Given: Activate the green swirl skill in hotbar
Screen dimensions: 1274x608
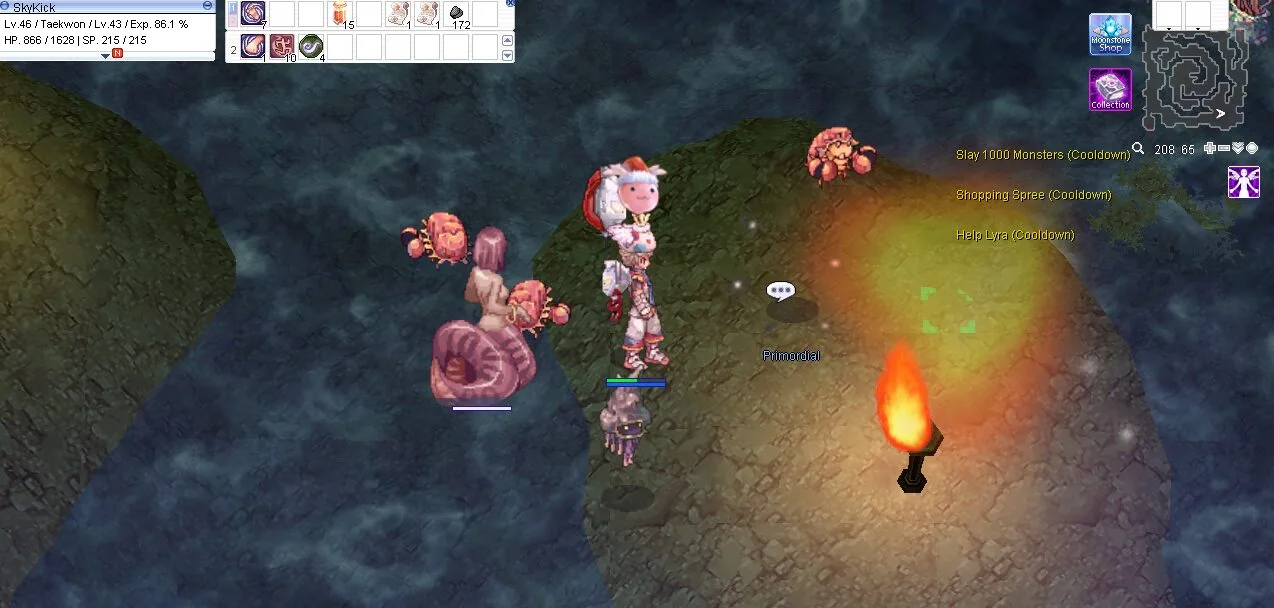Looking at the screenshot, I should coord(311,47).
